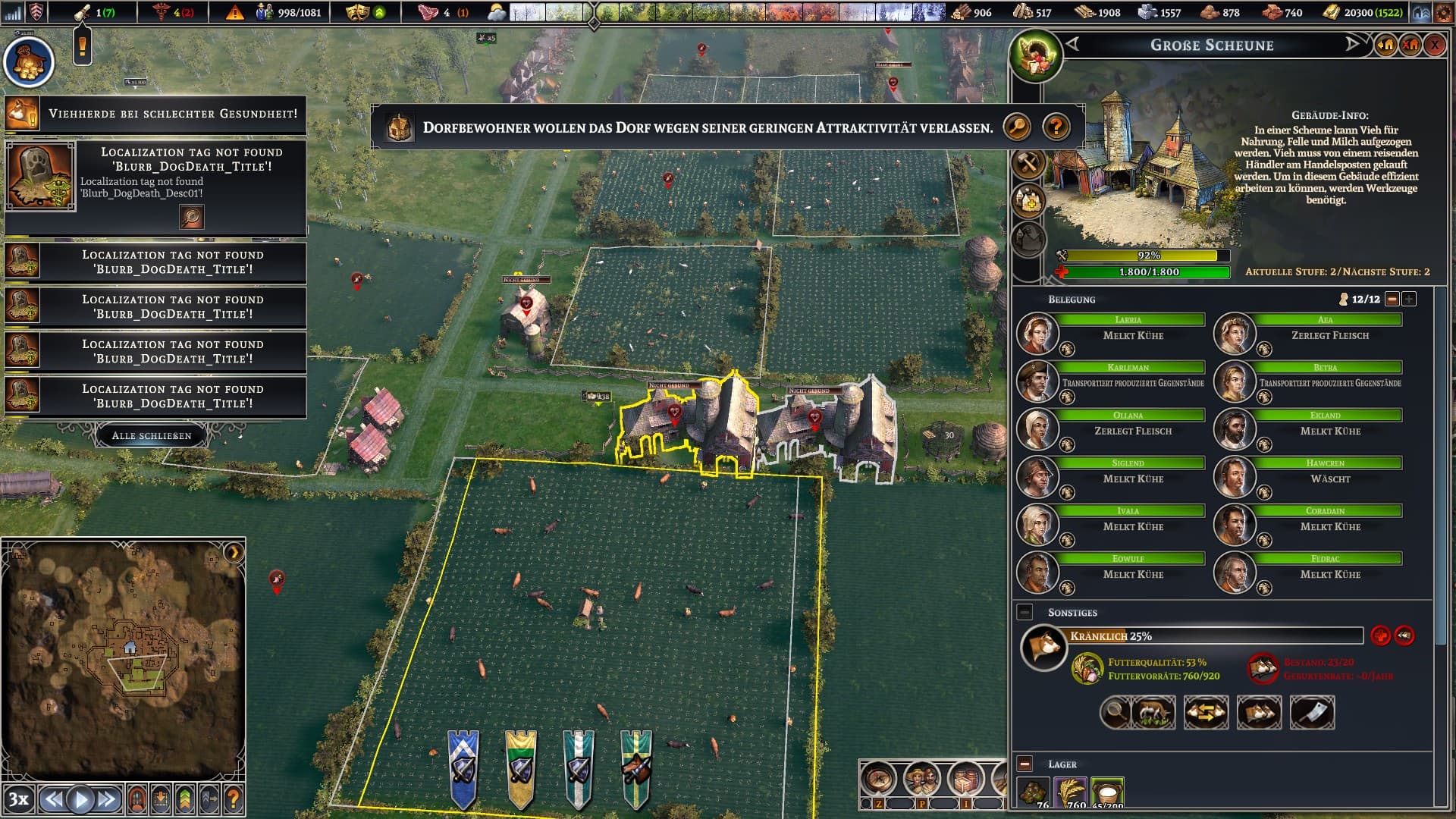Image resolution: width=1456 pixels, height=819 pixels.
Task: Click the magnifier button on the village notification
Action: coord(1017,127)
